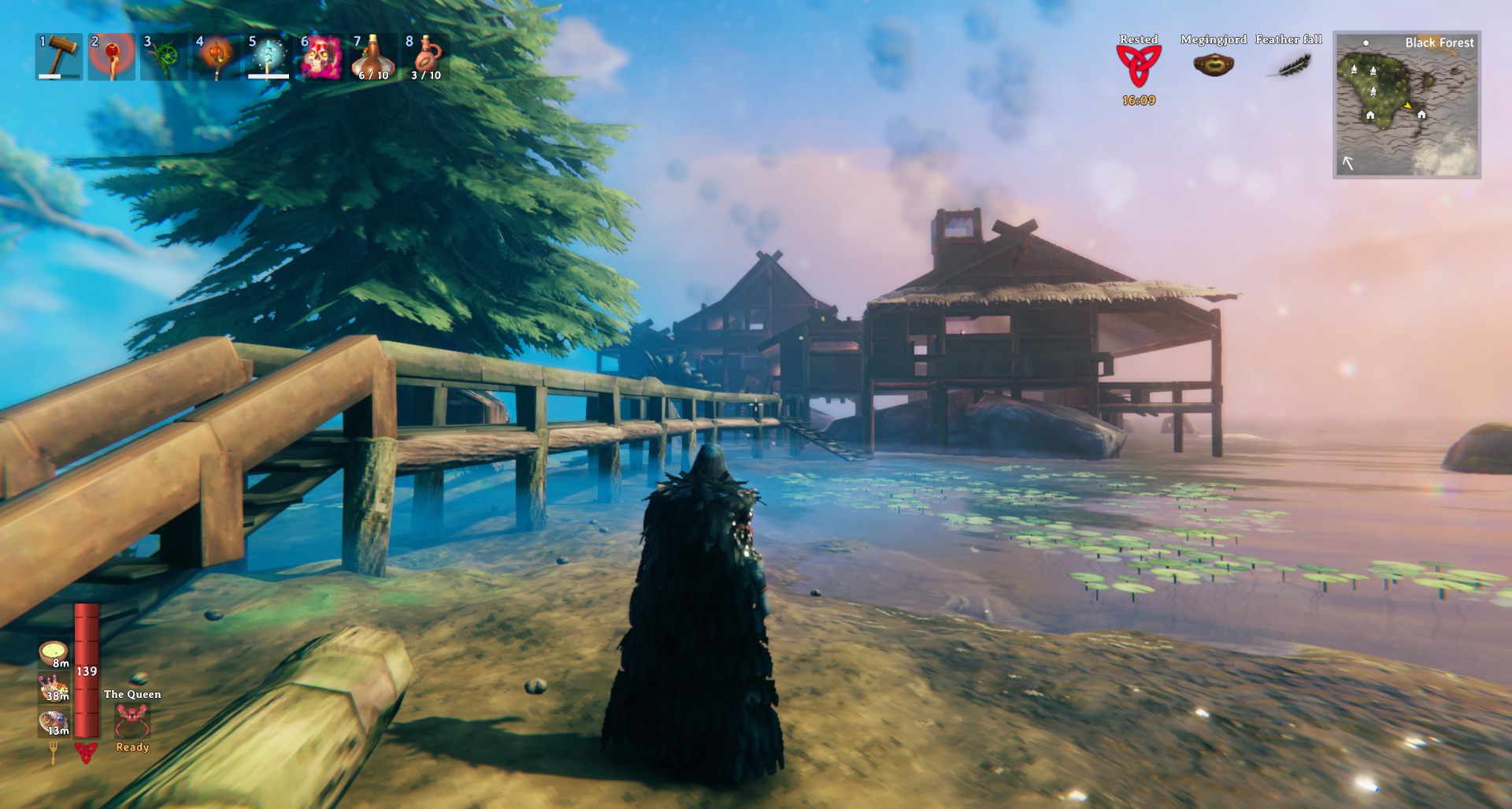Equip the icy blue staff in slot 5
The width and height of the screenshot is (1512, 809).
point(268,57)
